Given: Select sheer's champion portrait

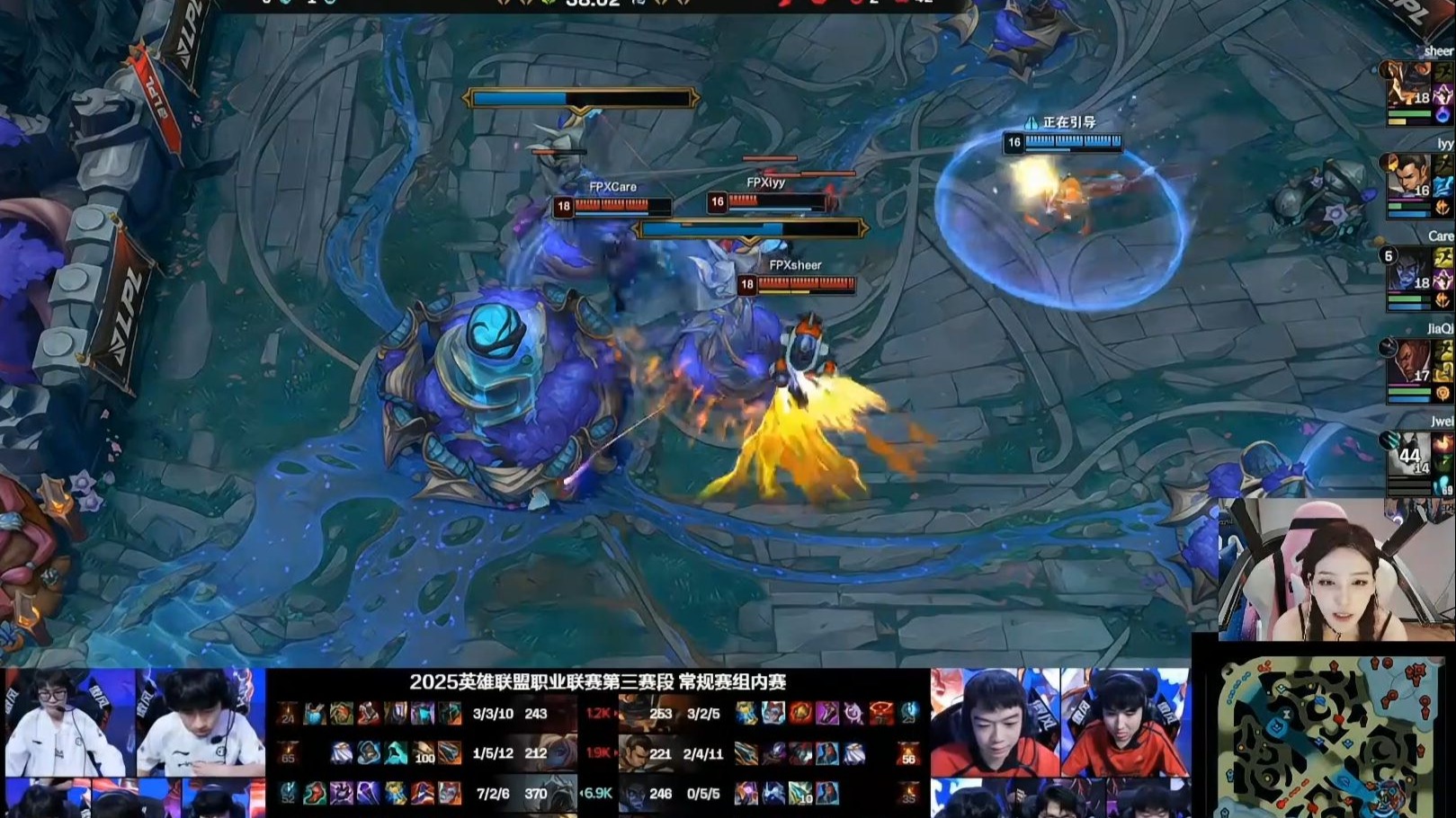Looking at the screenshot, I should tap(1407, 85).
